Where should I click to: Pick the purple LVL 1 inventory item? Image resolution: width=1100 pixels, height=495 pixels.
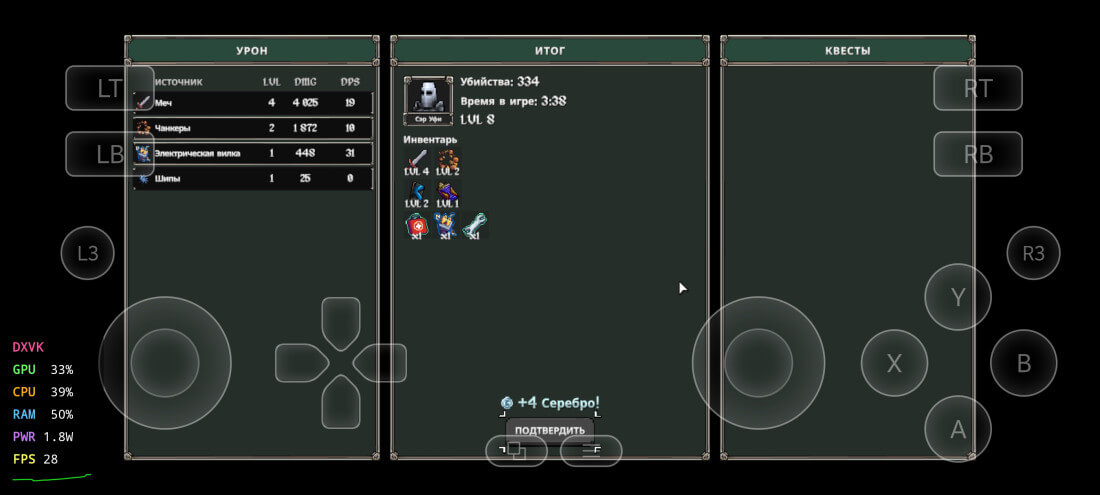coord(447,191)
